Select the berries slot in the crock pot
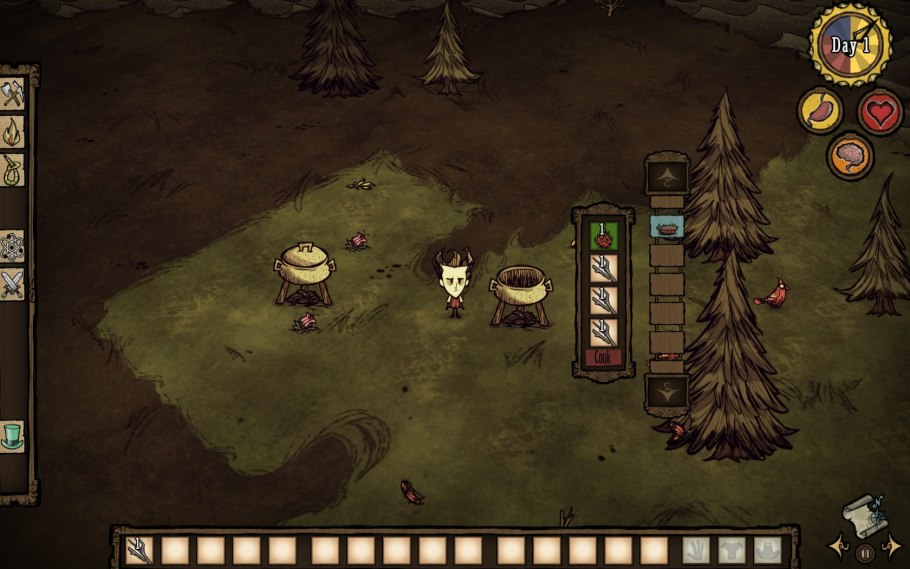This screenshot has width=910, height=569. [603, 236]
